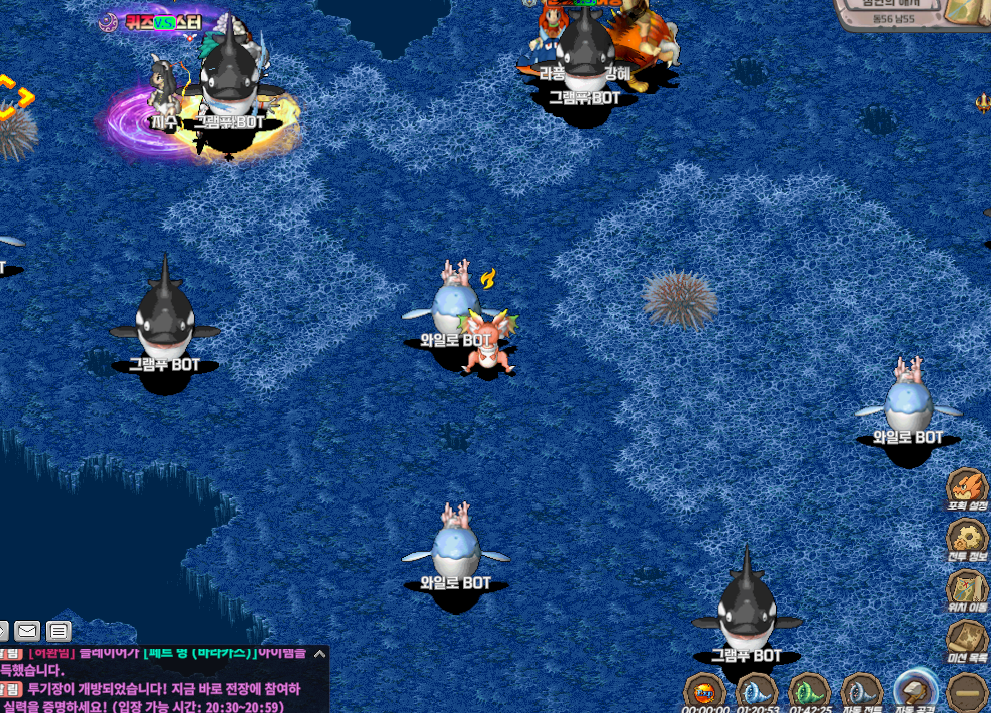
Task: Toggle the 자동 공격 auto attack hammer icon
Action: pyautogui.click(x=915, y=690)
